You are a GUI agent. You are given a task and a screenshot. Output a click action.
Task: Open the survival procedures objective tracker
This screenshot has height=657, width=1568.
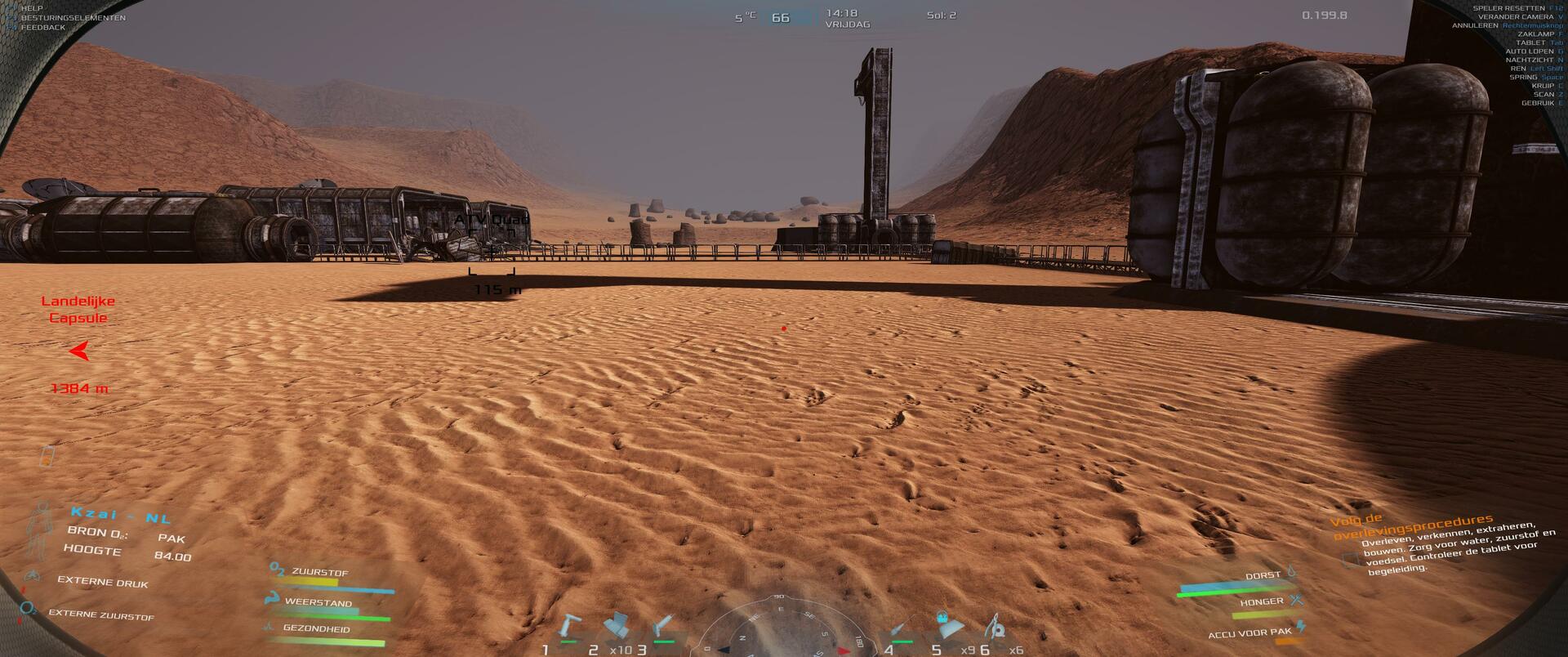[1411, 527]
